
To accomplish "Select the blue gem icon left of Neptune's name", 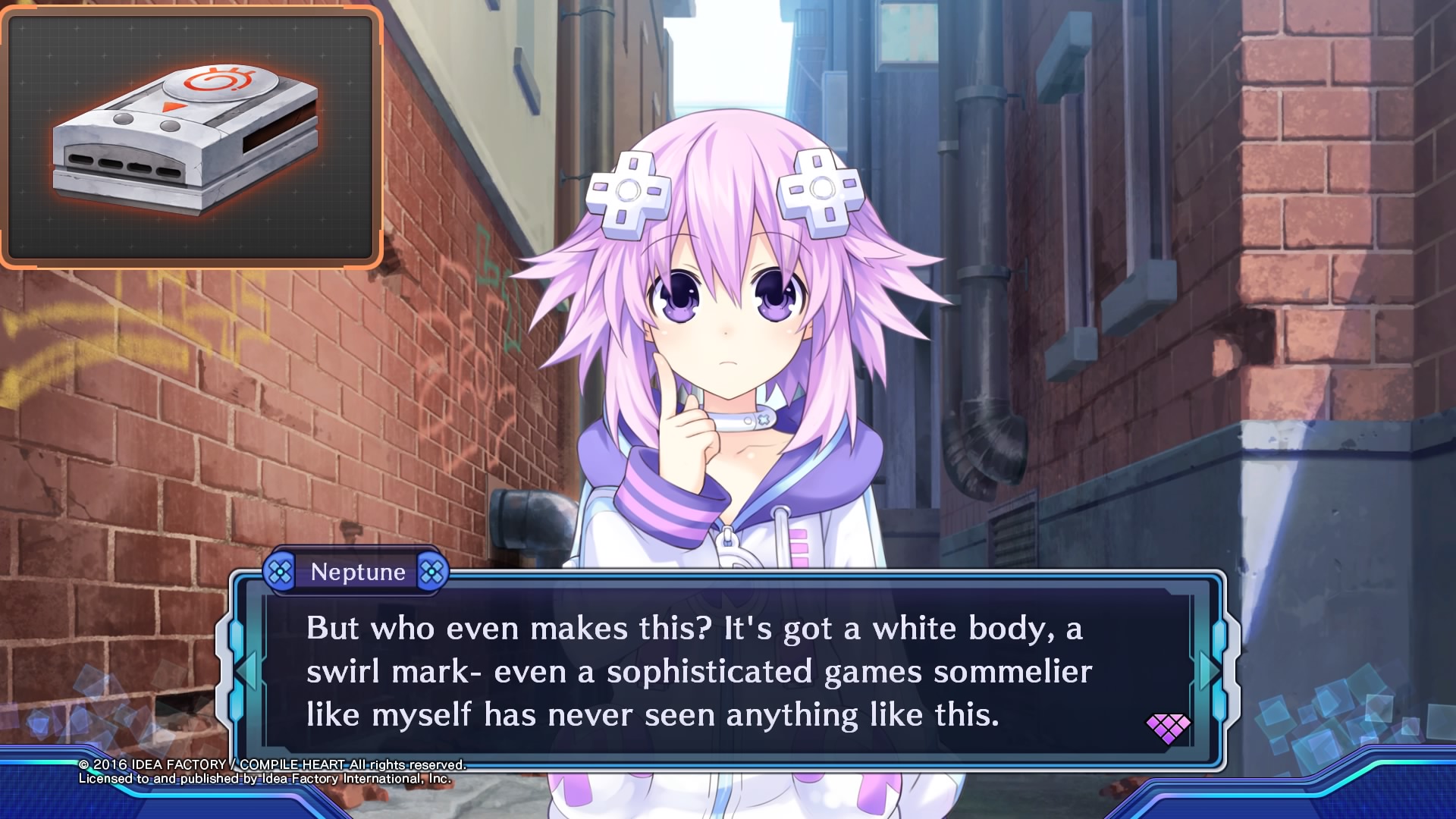I will pos(281,572).
